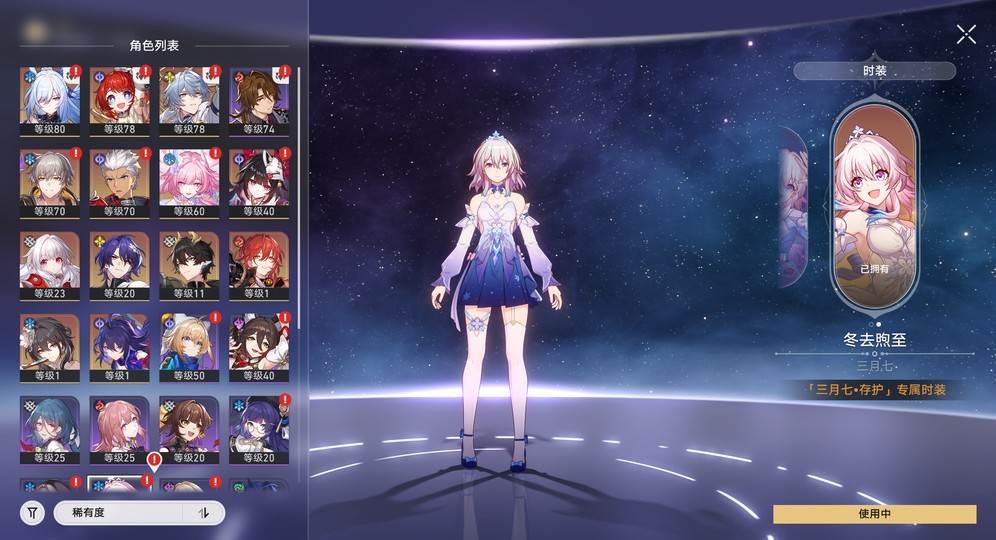Choose the white-haired level 23 character
This screenshot has width=996, height=540.
[49, 265]
